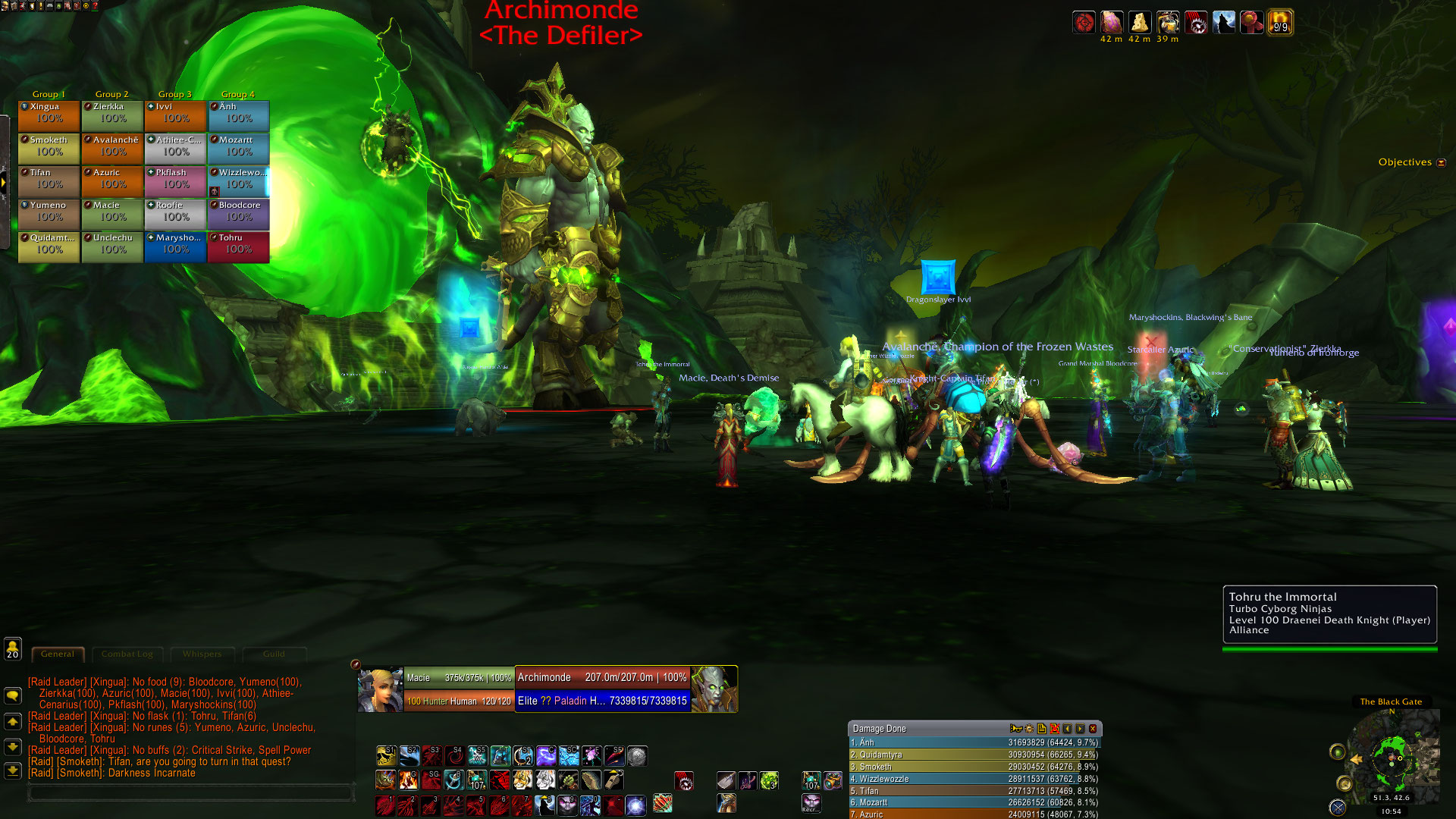Select Bloodcore's raid frame in Group 4
This screenshot has height=819, width=1456.
point(238,214)
